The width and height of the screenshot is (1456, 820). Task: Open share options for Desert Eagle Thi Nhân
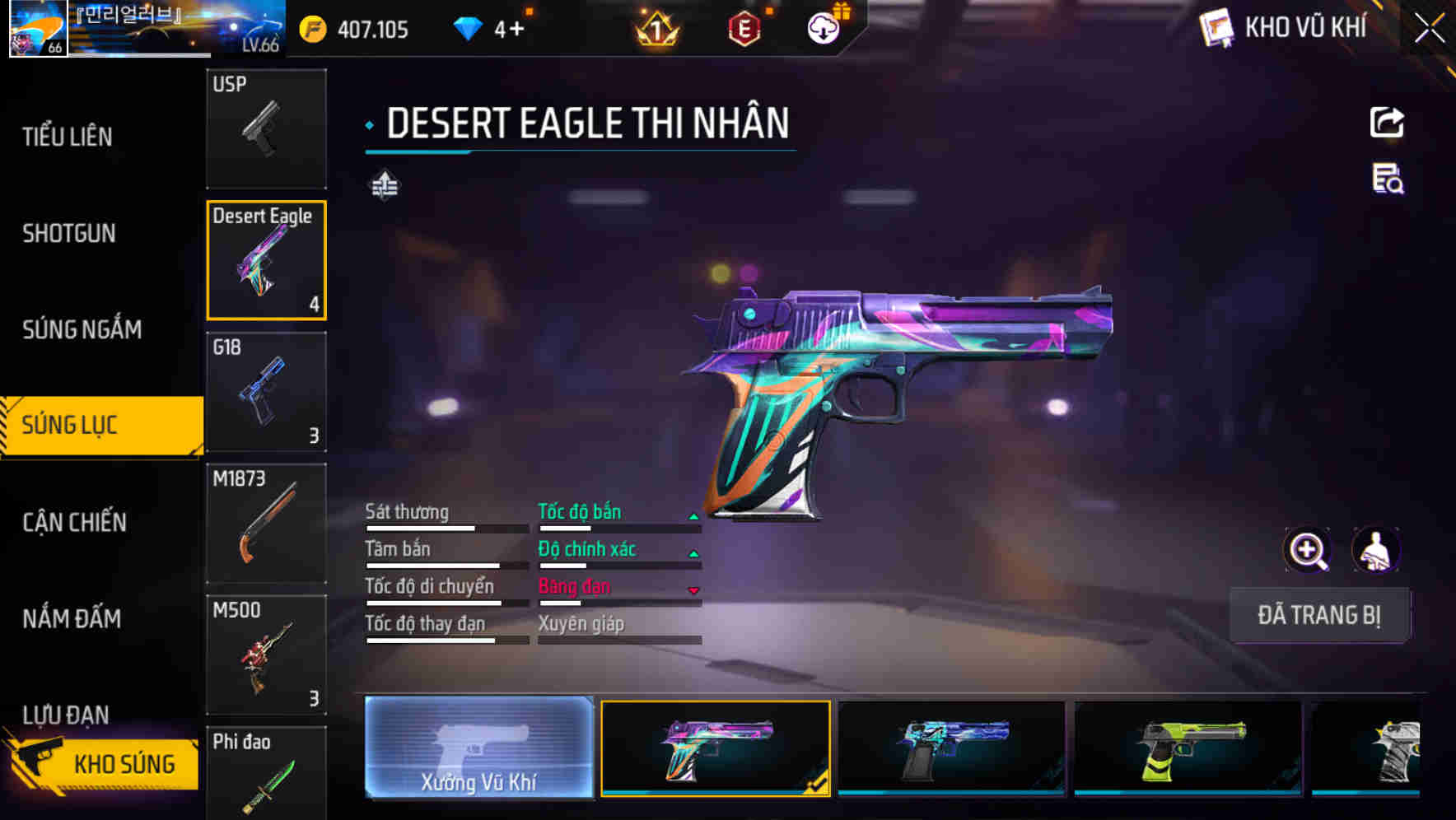coord(1388,122)
